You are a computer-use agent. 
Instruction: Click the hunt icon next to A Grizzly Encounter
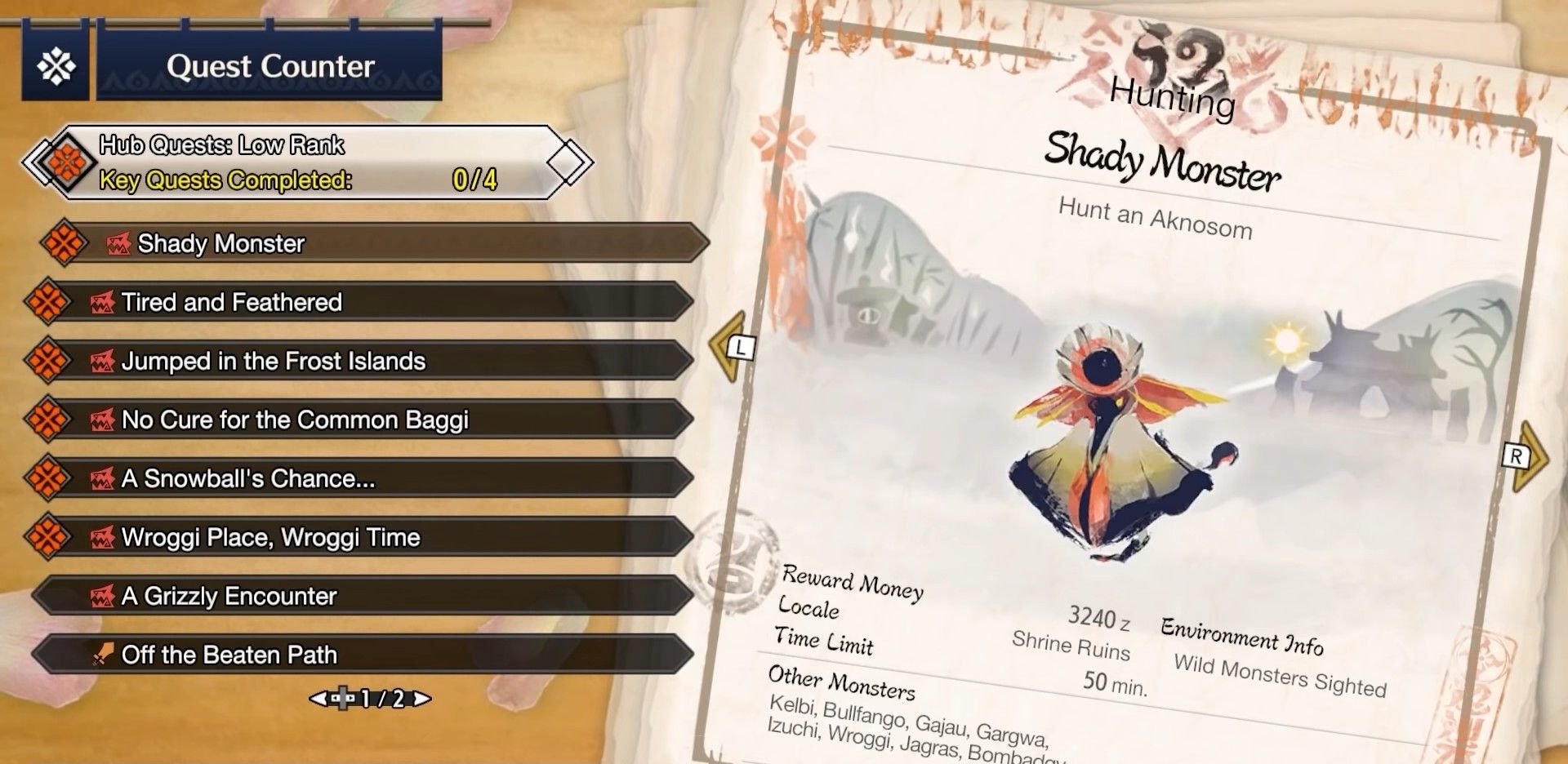(102, 596)
